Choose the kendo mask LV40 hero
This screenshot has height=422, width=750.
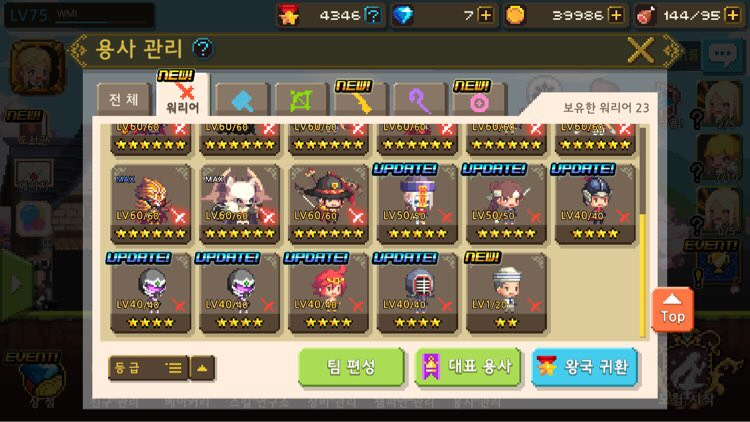[418, 294]
